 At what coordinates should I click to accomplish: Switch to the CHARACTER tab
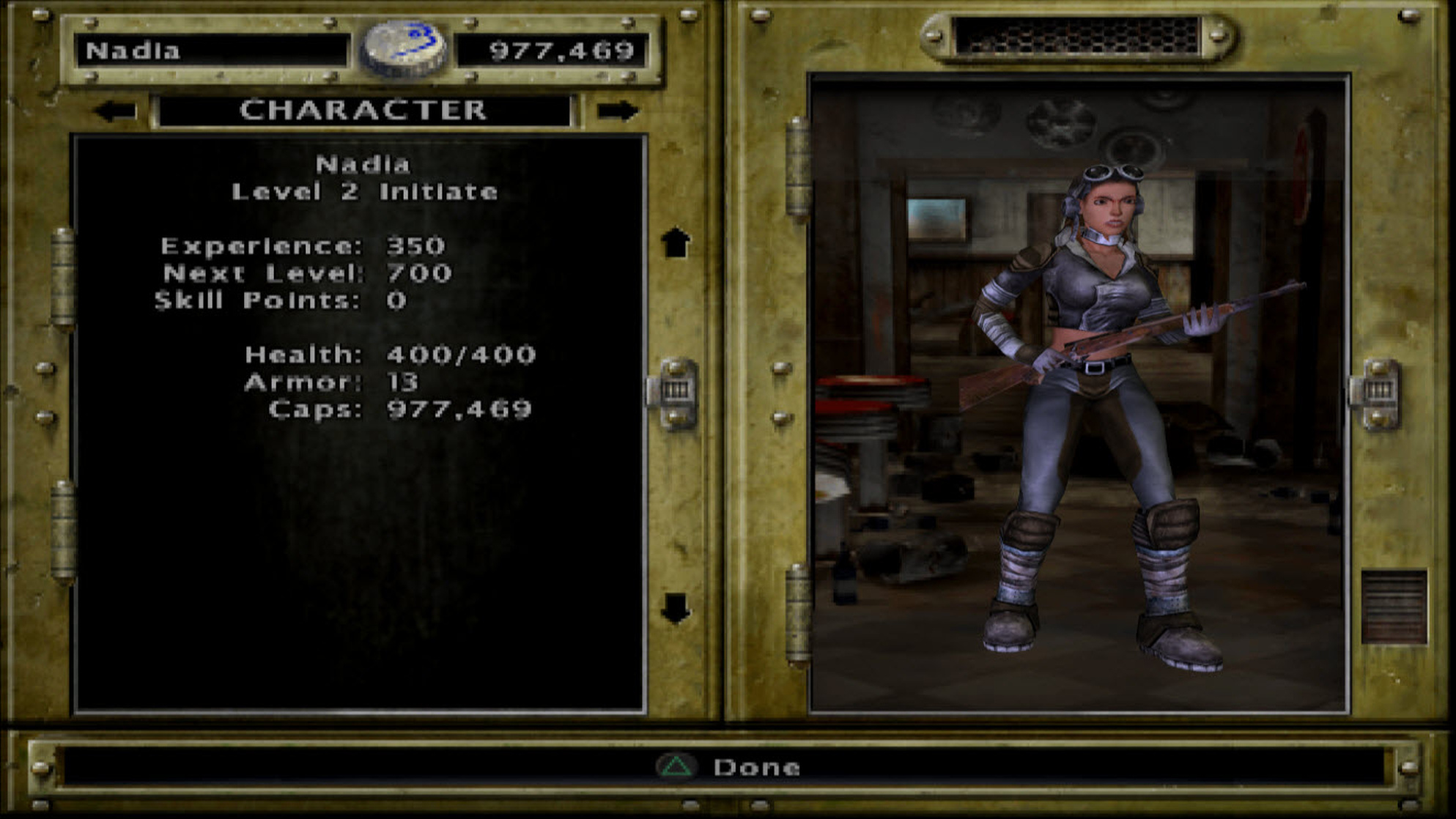pyautogui.click(x=366, y=110)
